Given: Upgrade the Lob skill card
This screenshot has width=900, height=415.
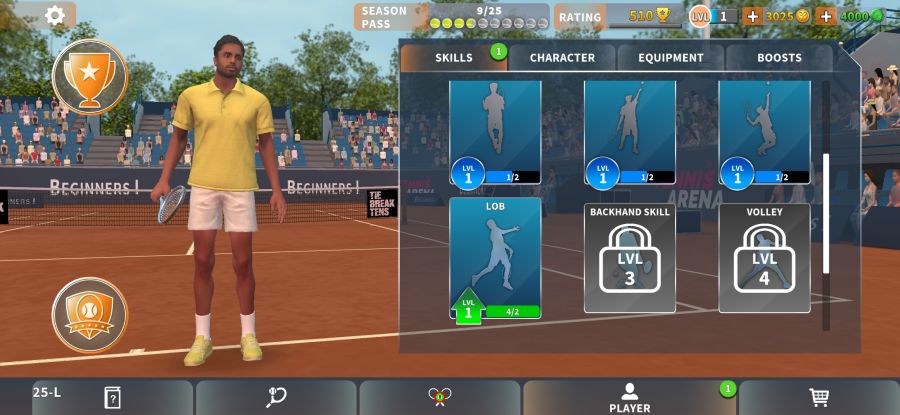Looking at the screenshot, I should (x=495, y=258).
